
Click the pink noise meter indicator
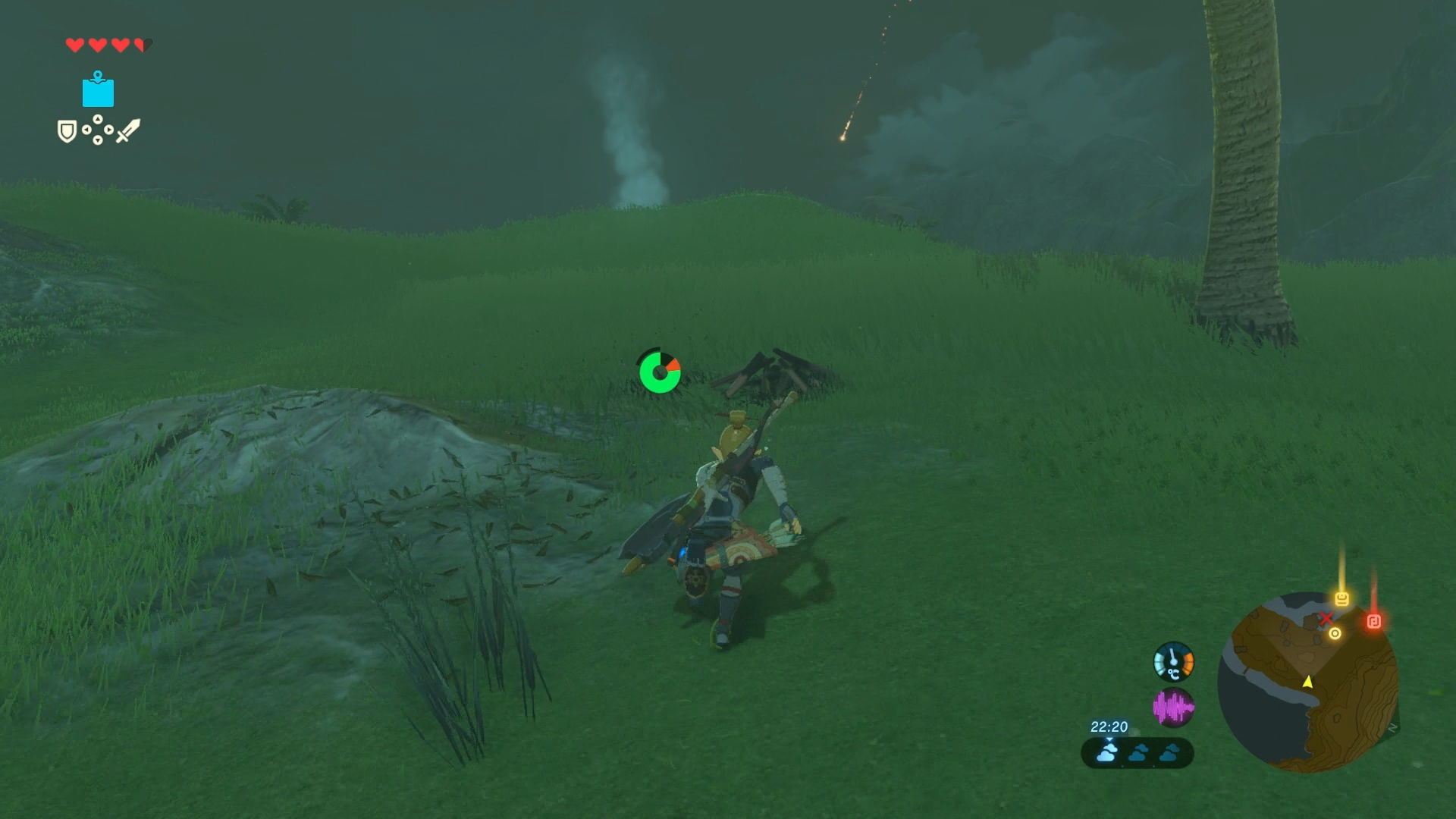point(1172,708)
